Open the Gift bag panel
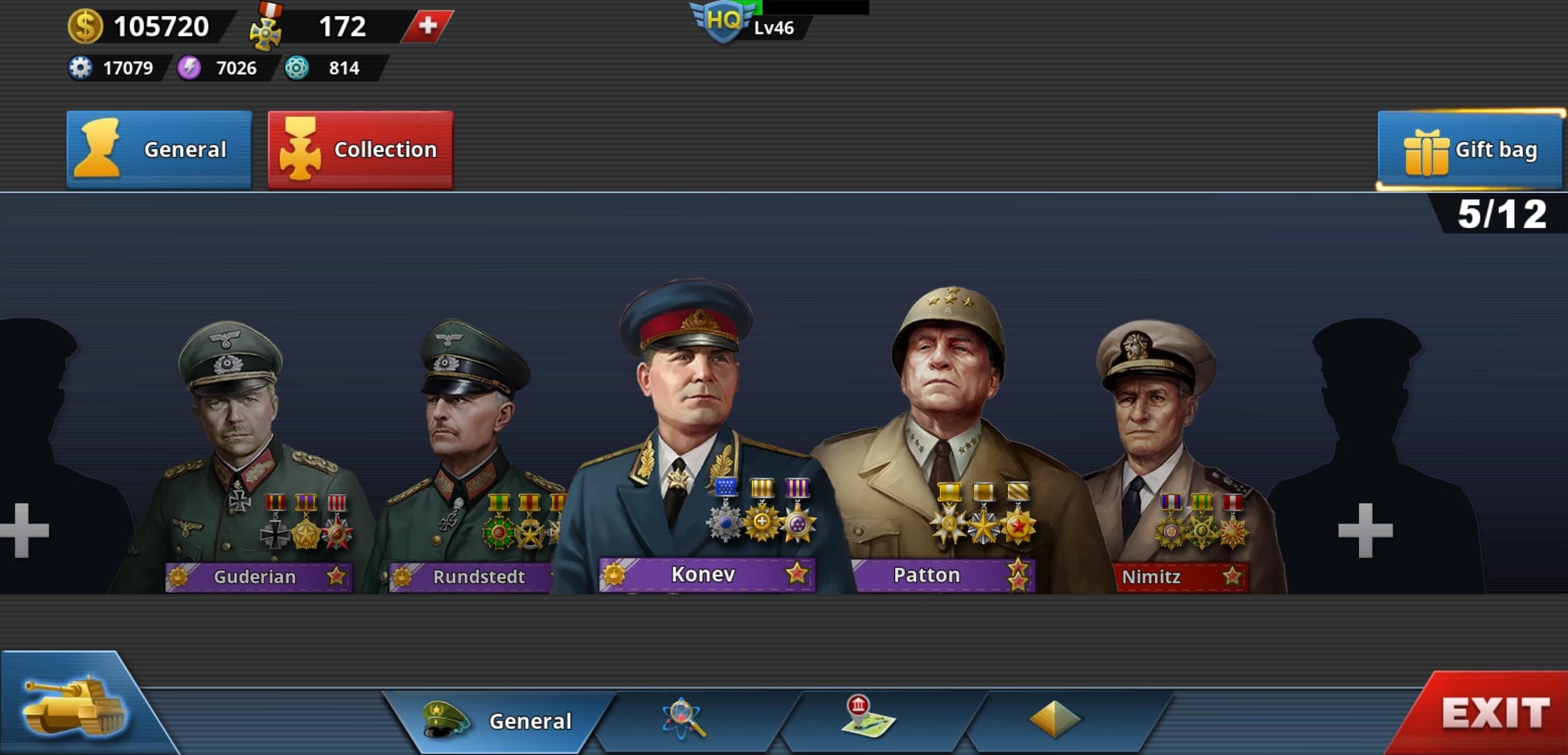This screenshot has width=1568, height=755. coord(1465,149)
